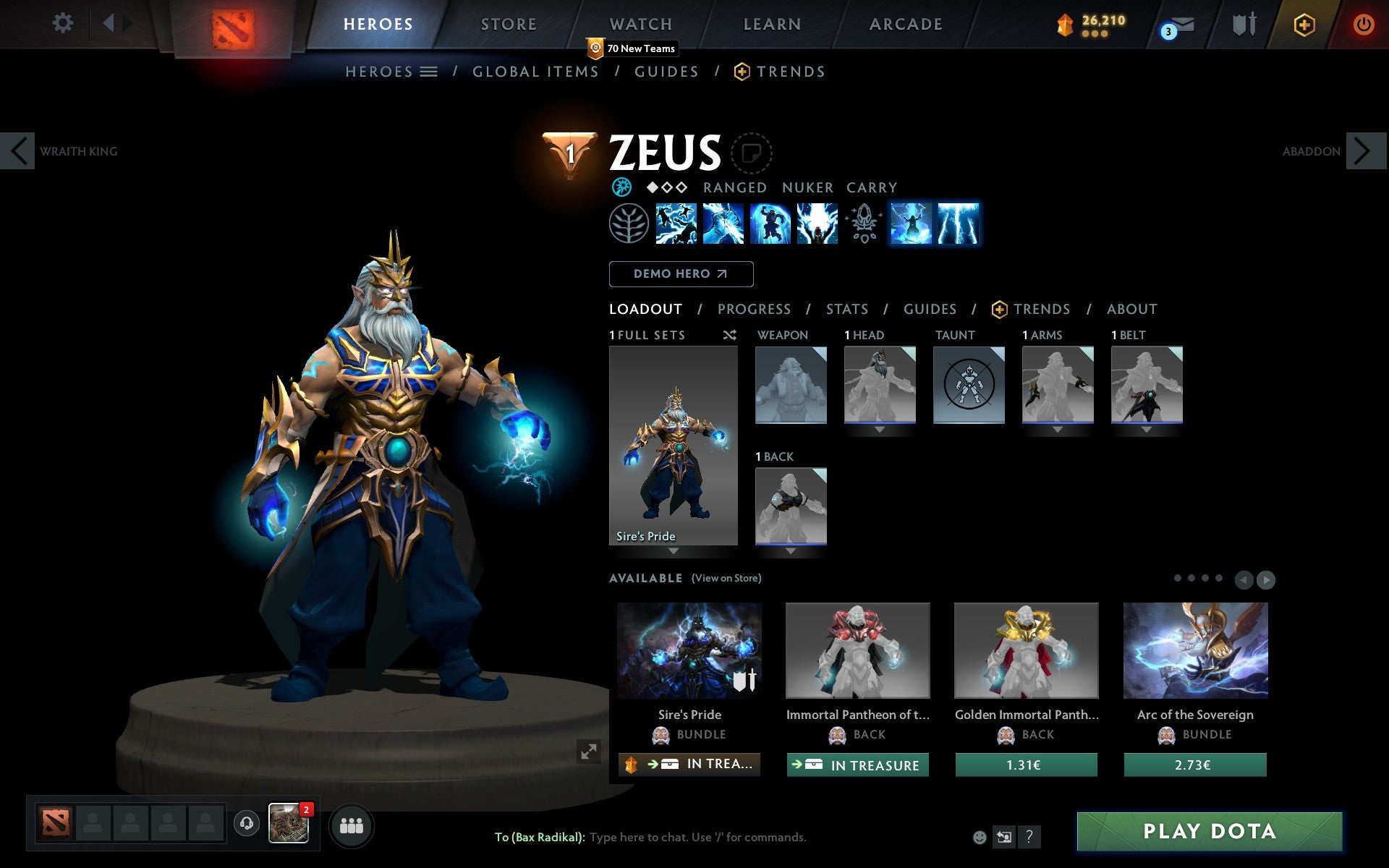
Task: Open the settings gear menu
Action: click(64, 23)
